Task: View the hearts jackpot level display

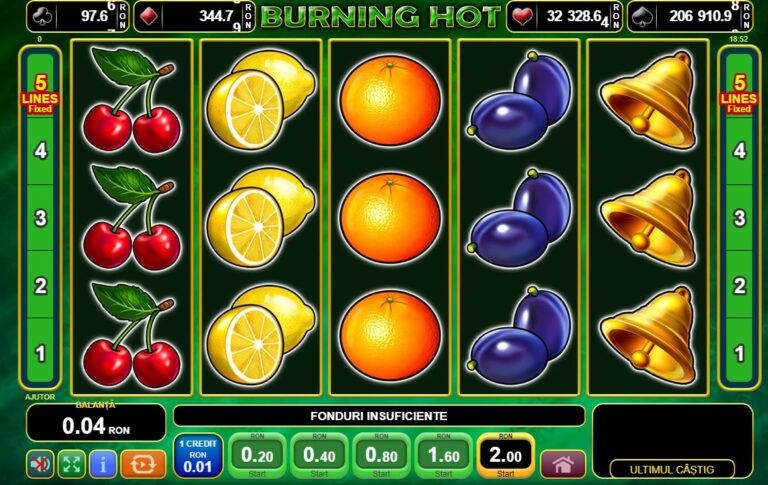Action: [x=565, y=16]
